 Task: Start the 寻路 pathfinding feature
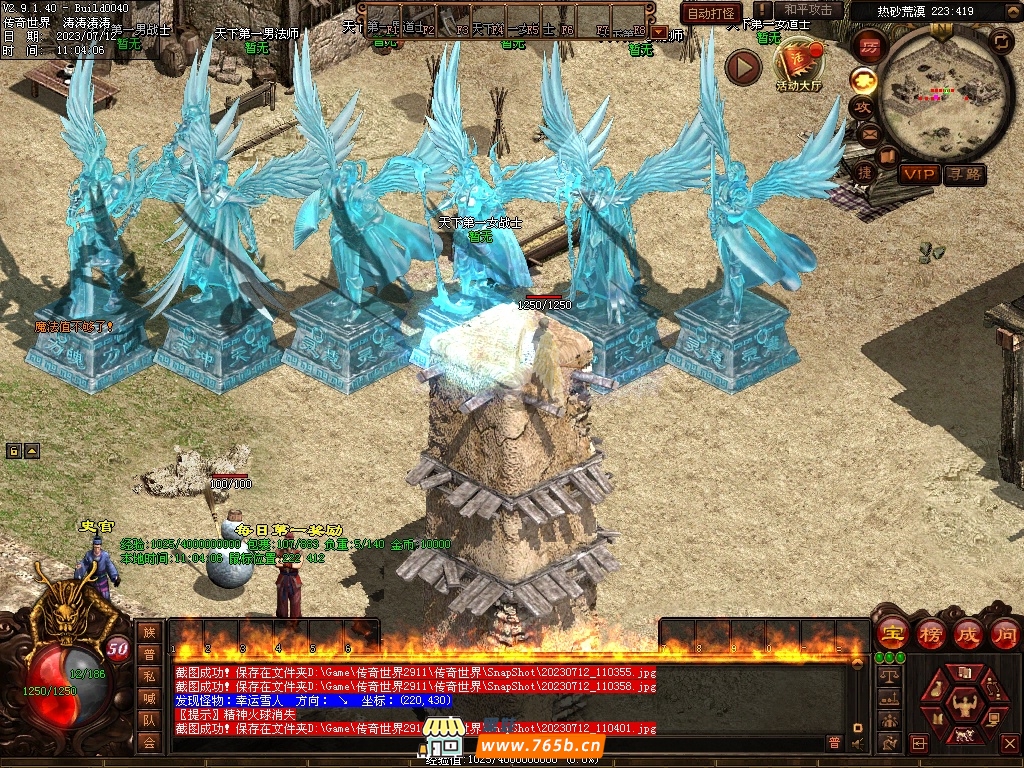[964, 174]
